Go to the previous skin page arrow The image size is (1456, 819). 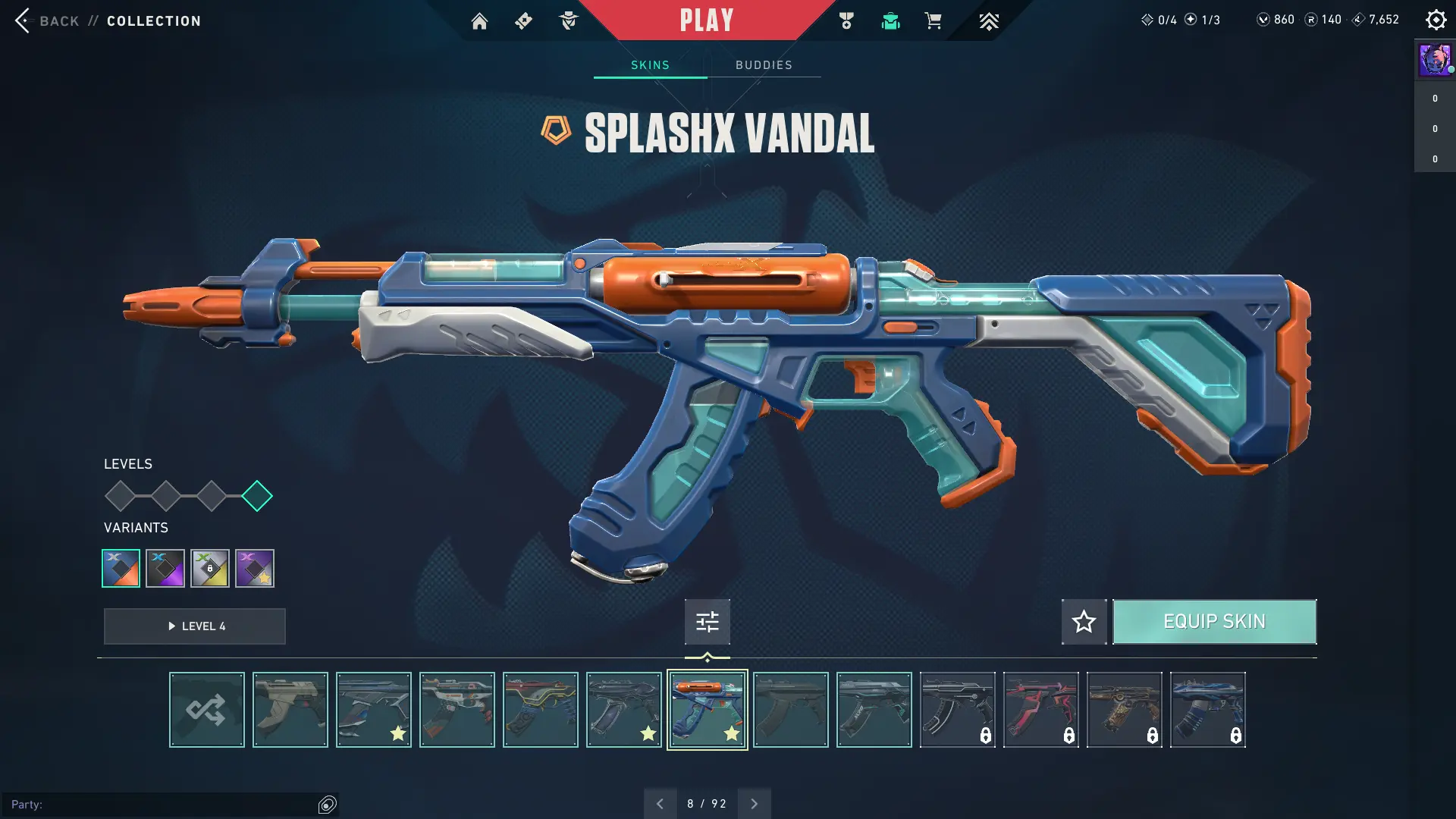point(660,804)
